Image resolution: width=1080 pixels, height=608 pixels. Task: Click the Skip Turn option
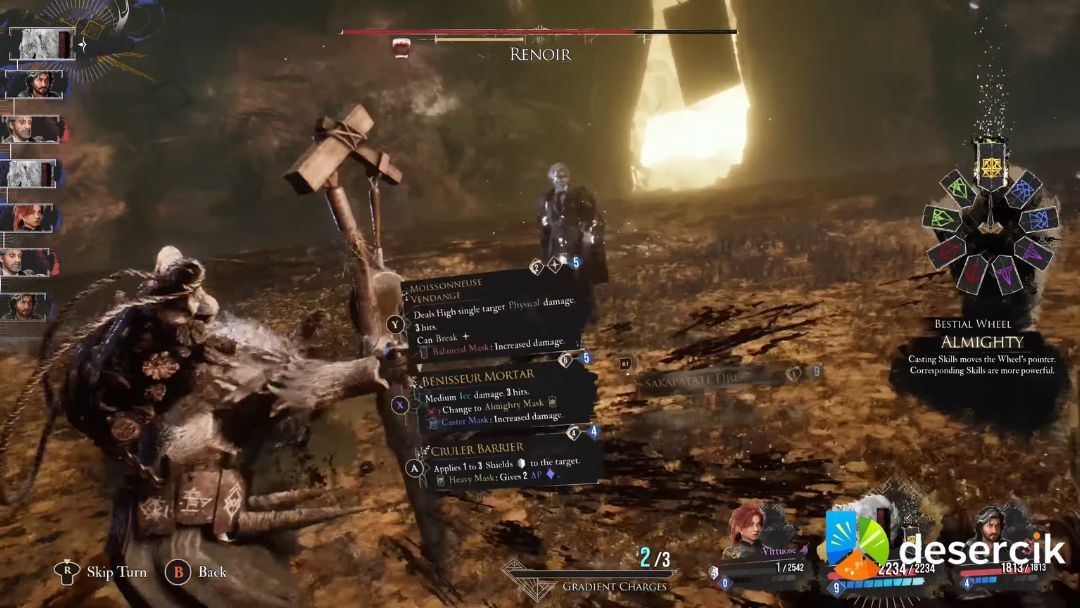(x=102, y=572)
